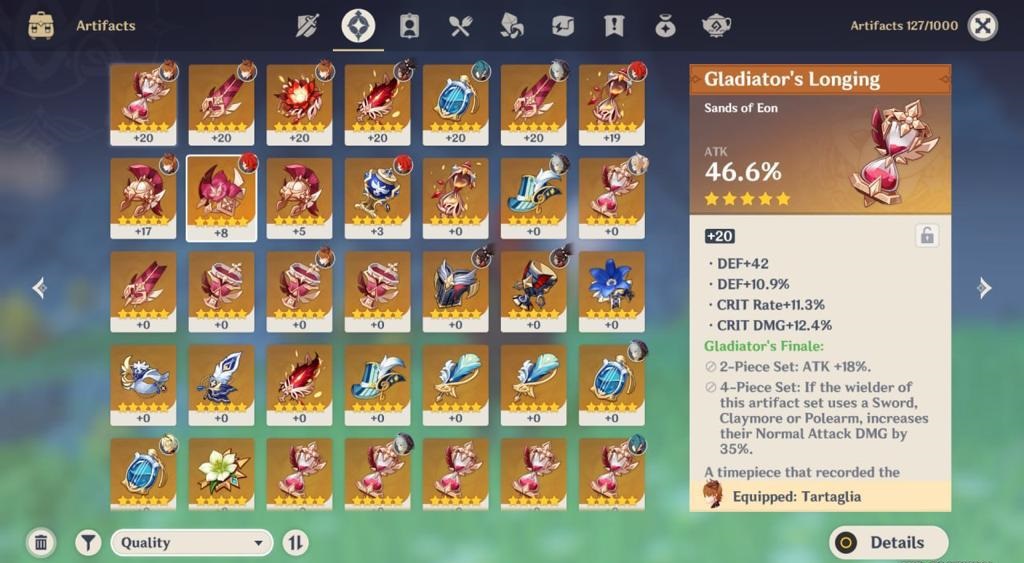1024x563 pixels.
Task: Close the artifacts inventory screen
Action: pyautogui.click(x=983, y=26)
